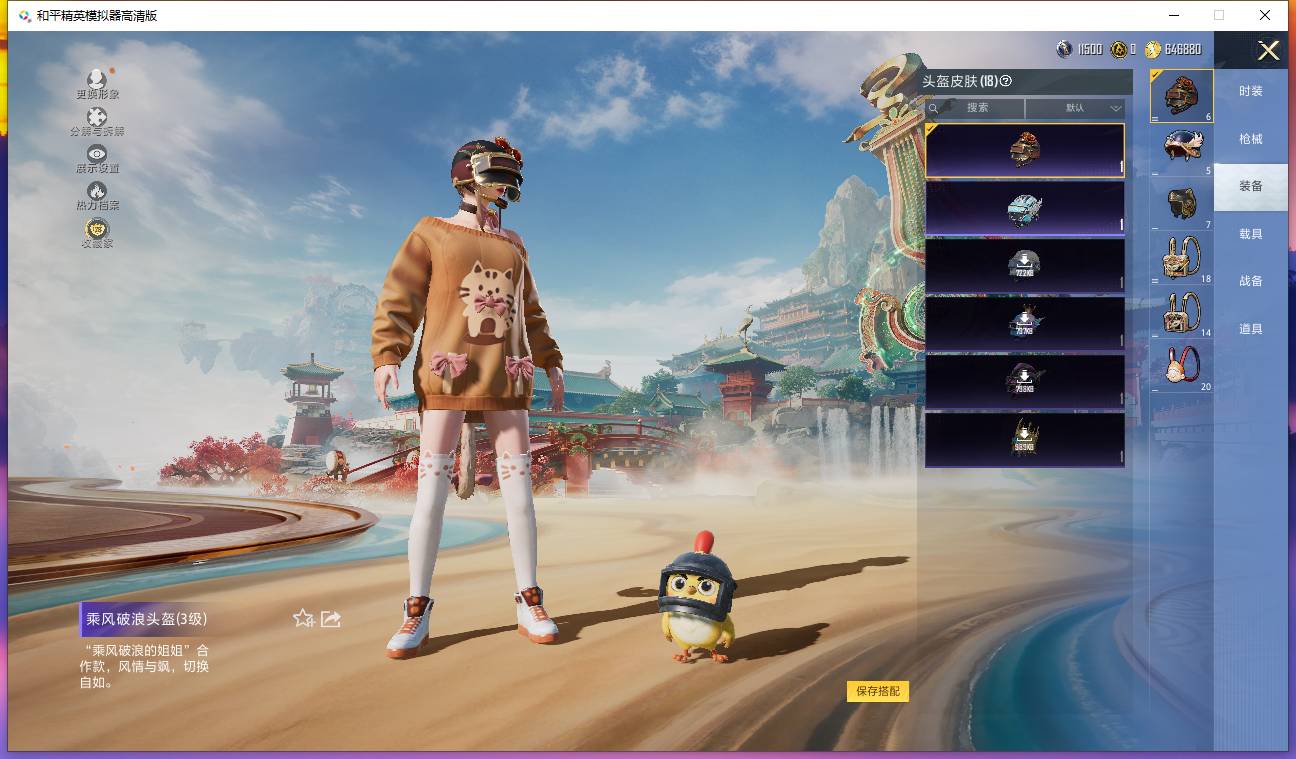Switch to the 时装 (Outfits) tab
The height and width of the screenshot is (759, 1296).
click(x=1250, y=91)
